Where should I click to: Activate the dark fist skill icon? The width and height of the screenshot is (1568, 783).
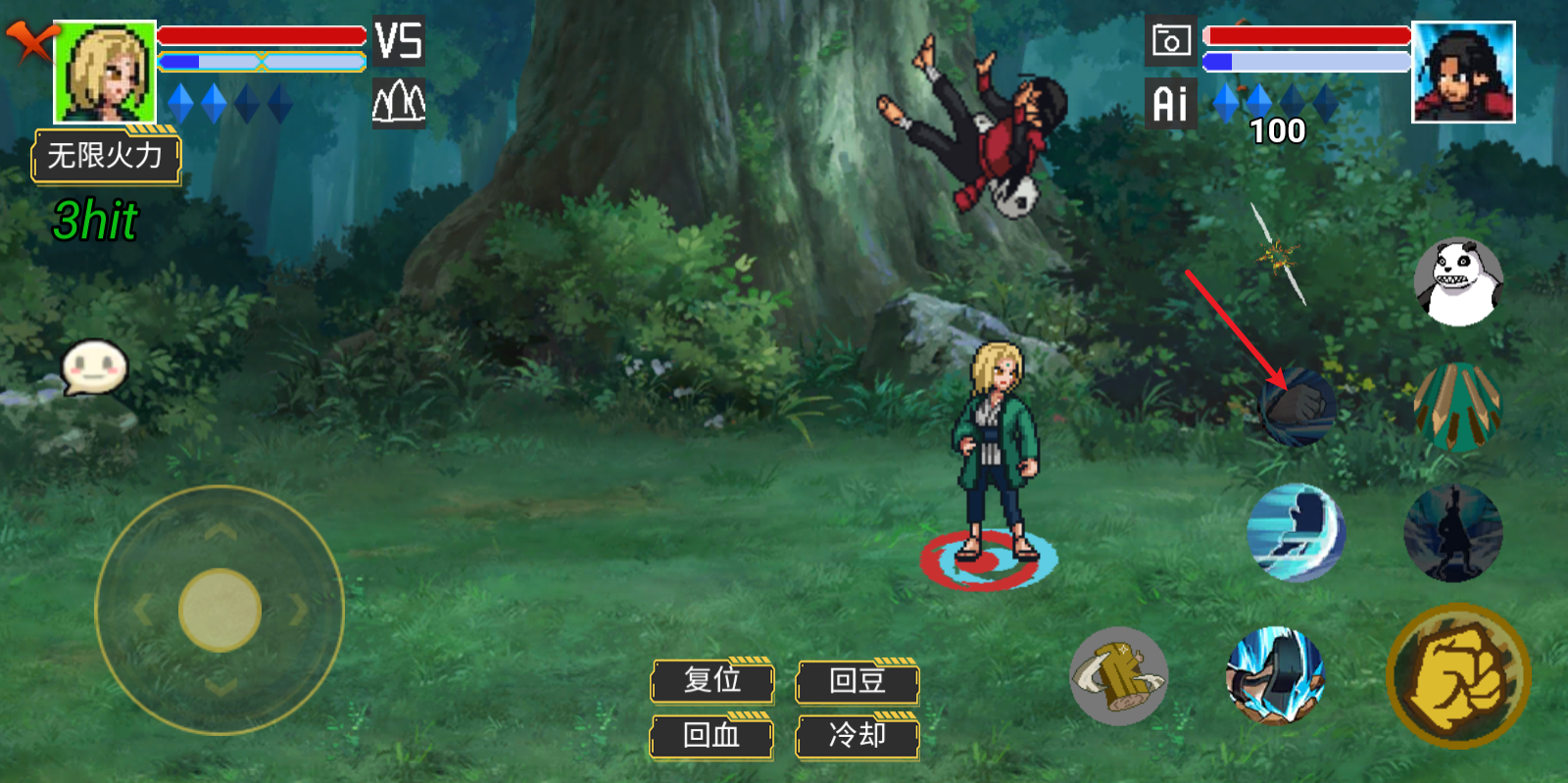tap(1298, 407)
